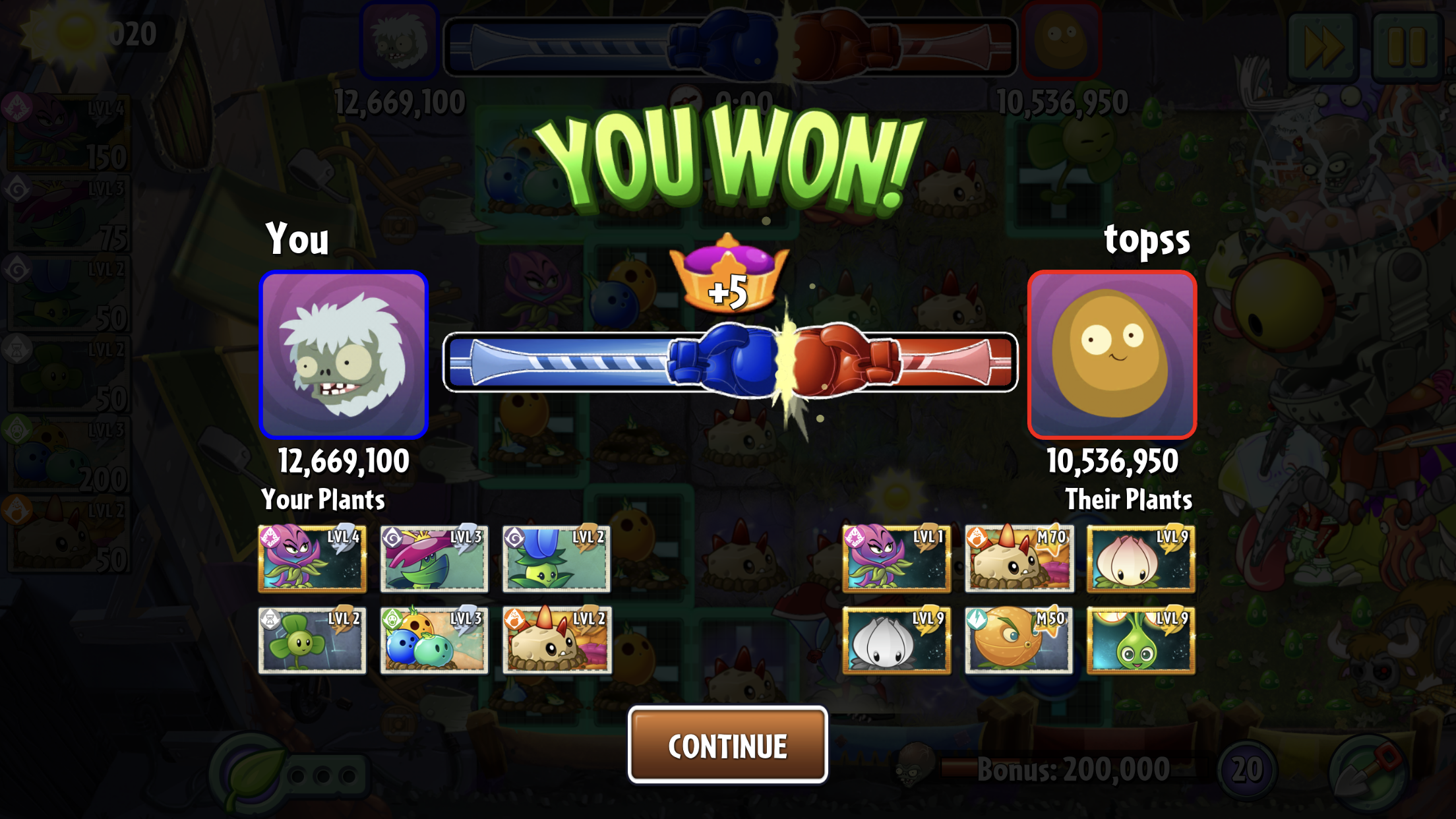Screen dimensions: 1456x819
Task: Inspect opponent's LVL 1 Shrinking Violet card
Action: [896, 559]
